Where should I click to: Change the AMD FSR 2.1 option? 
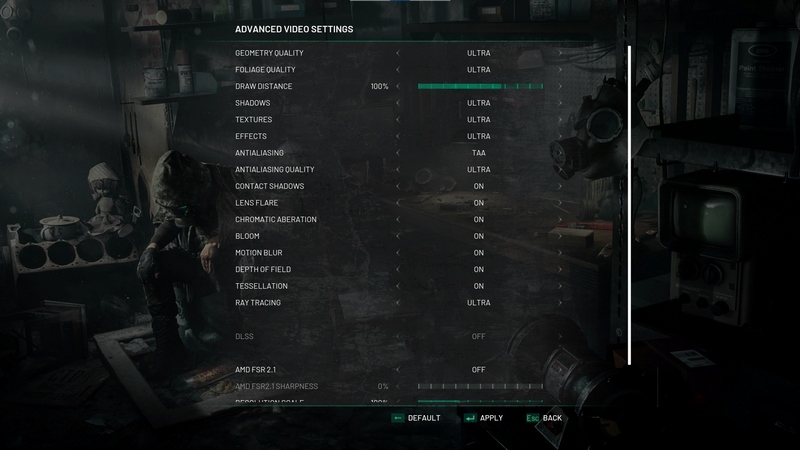478,369
